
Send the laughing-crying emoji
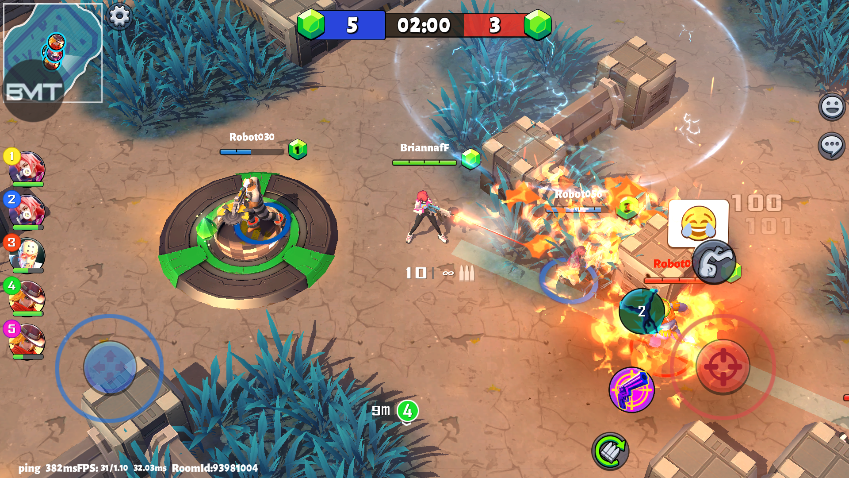(x=697, y=222)
